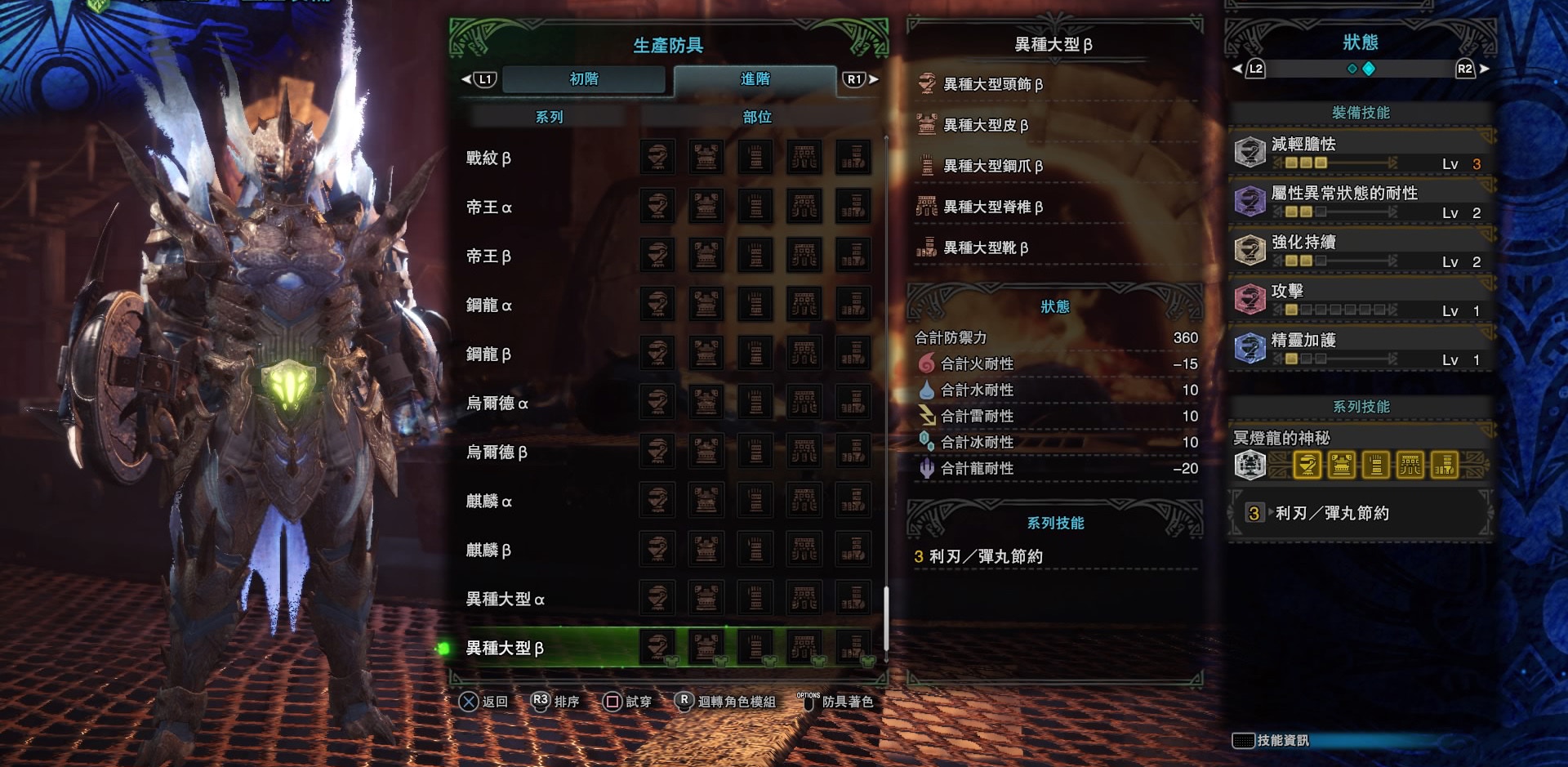Image resolution: width=1568 pixels, height=767 pixels.
Task: Click the 試穿 try-on button
Action: tap(627, 702)
